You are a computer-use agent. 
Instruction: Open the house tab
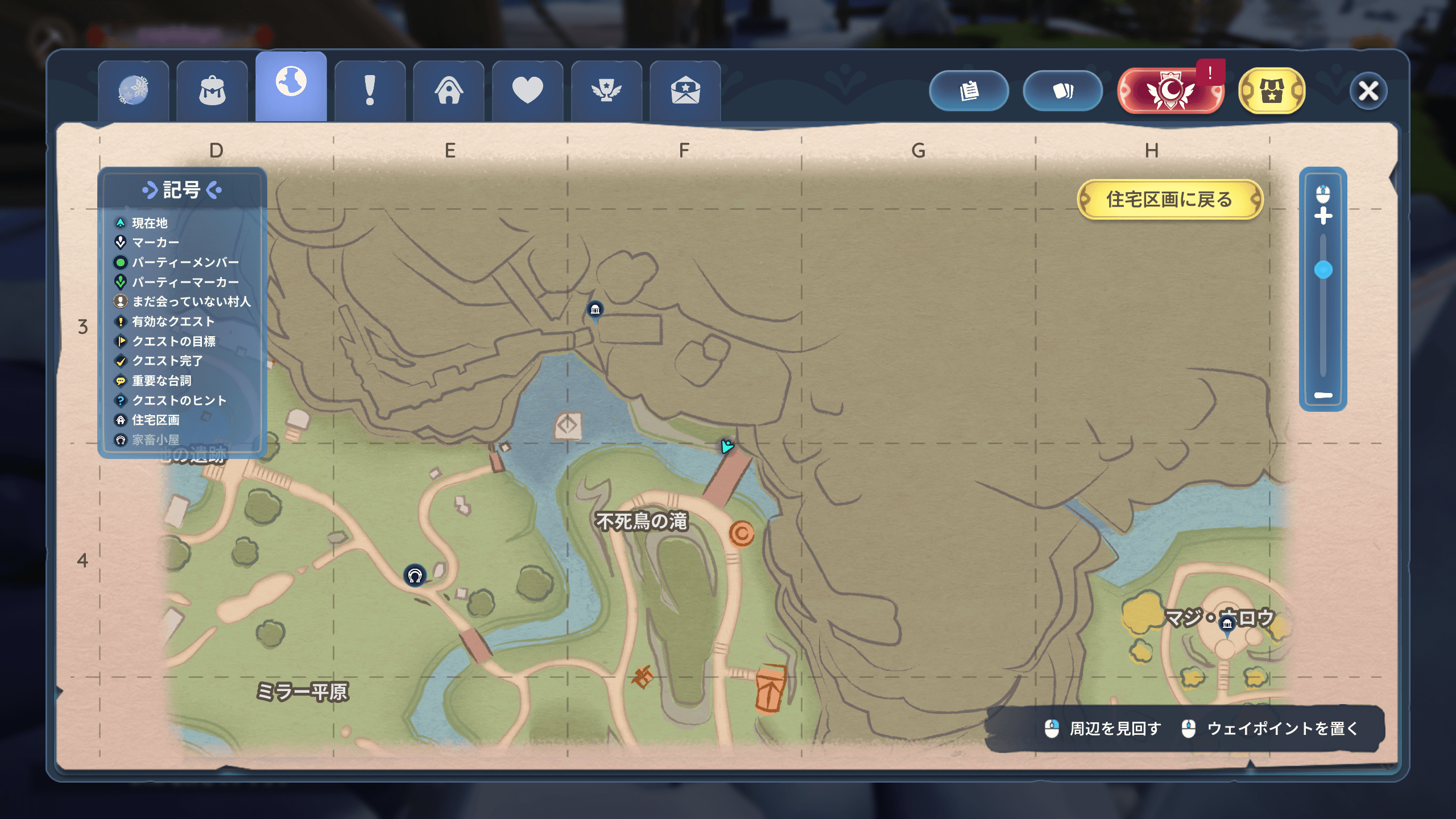point(449,91)
